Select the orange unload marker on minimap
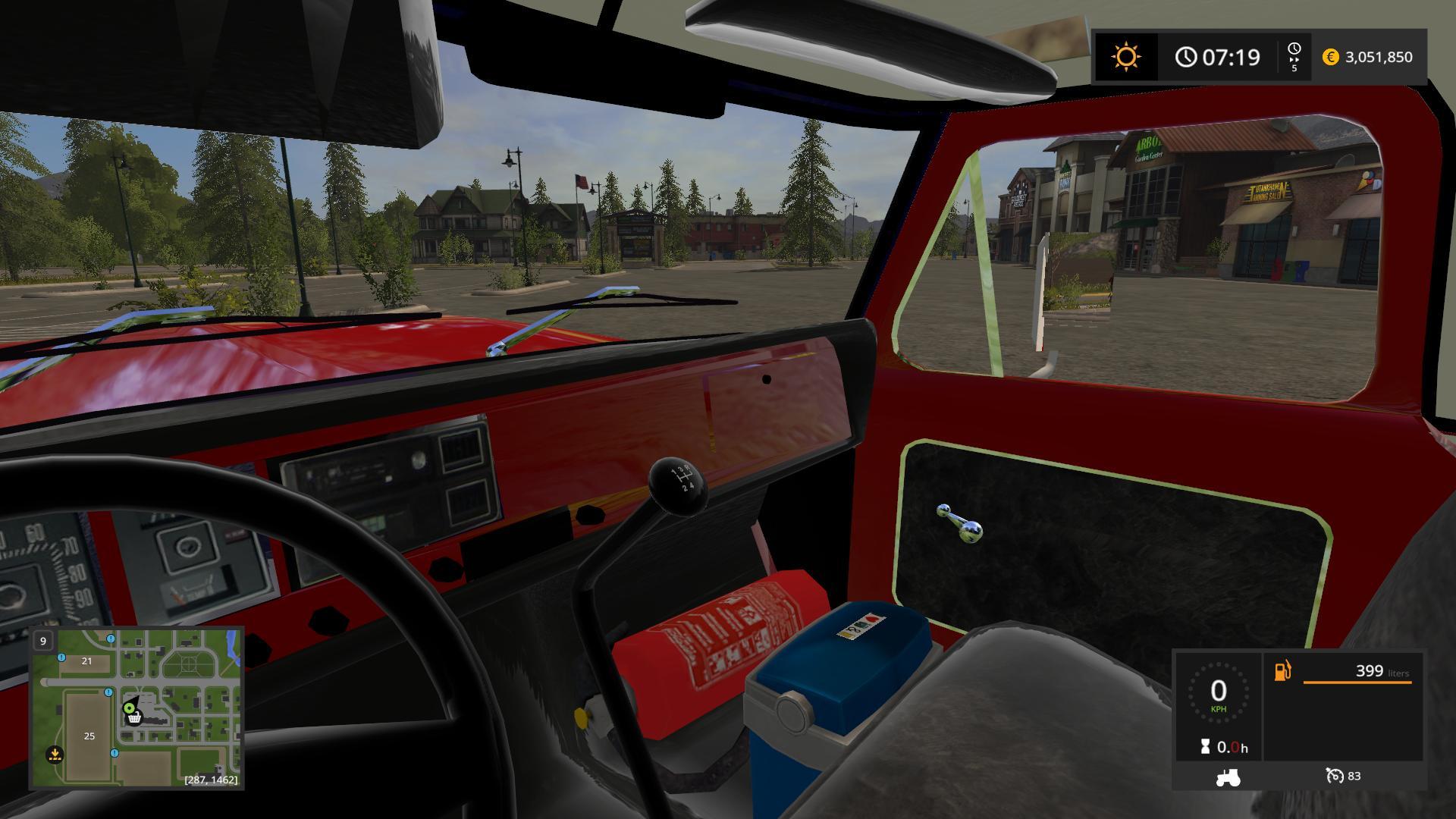Viewport: 1456px width, 819px height. pos(55,755)
